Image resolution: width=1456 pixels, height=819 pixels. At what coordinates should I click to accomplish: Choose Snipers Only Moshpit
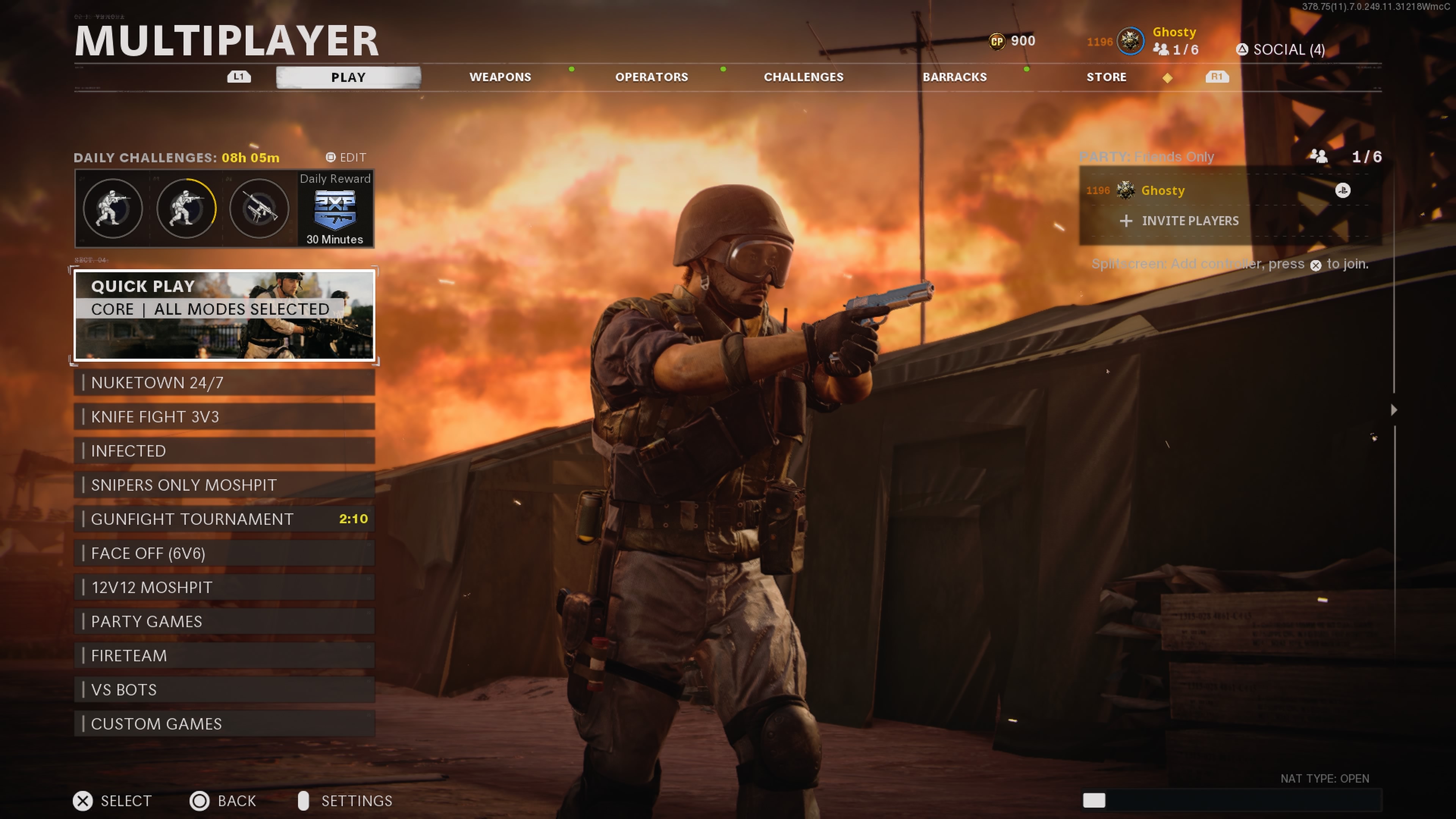pyautogui.click(x=224, y=485)
